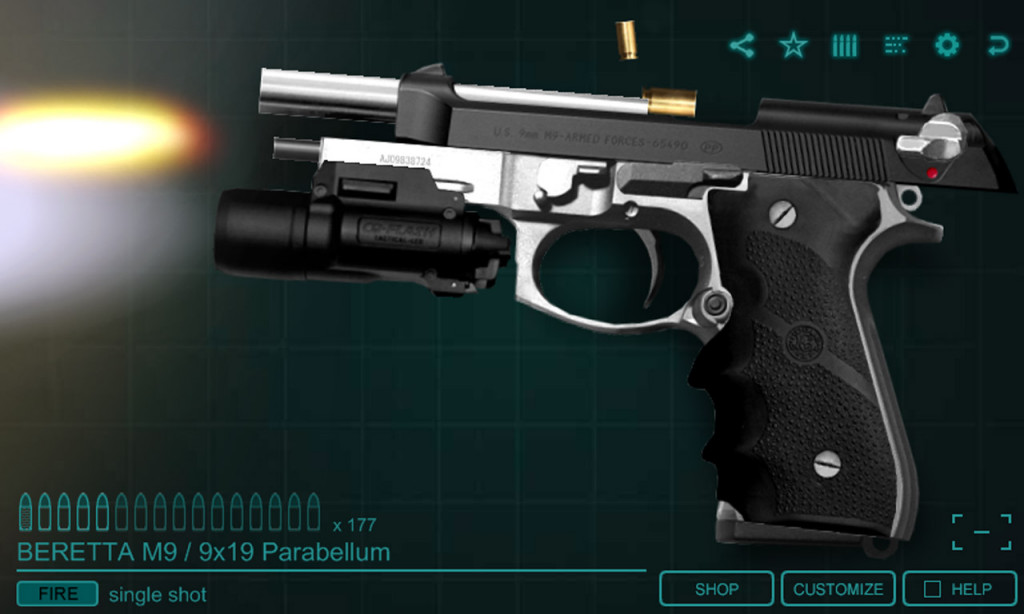Open the bullets ammo icon

point(845,45)
